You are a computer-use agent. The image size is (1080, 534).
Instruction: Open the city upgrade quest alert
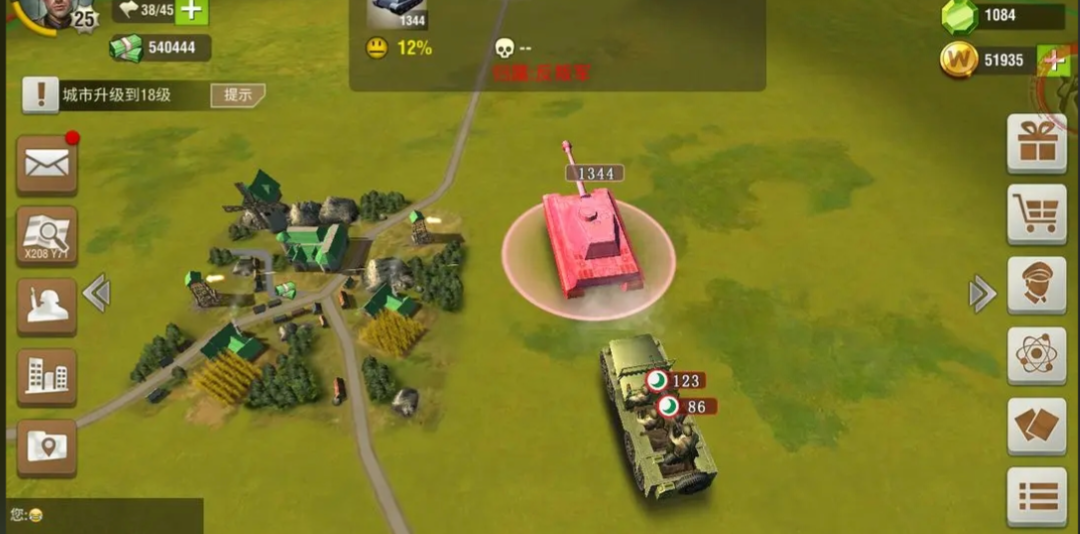click(40, 95)
